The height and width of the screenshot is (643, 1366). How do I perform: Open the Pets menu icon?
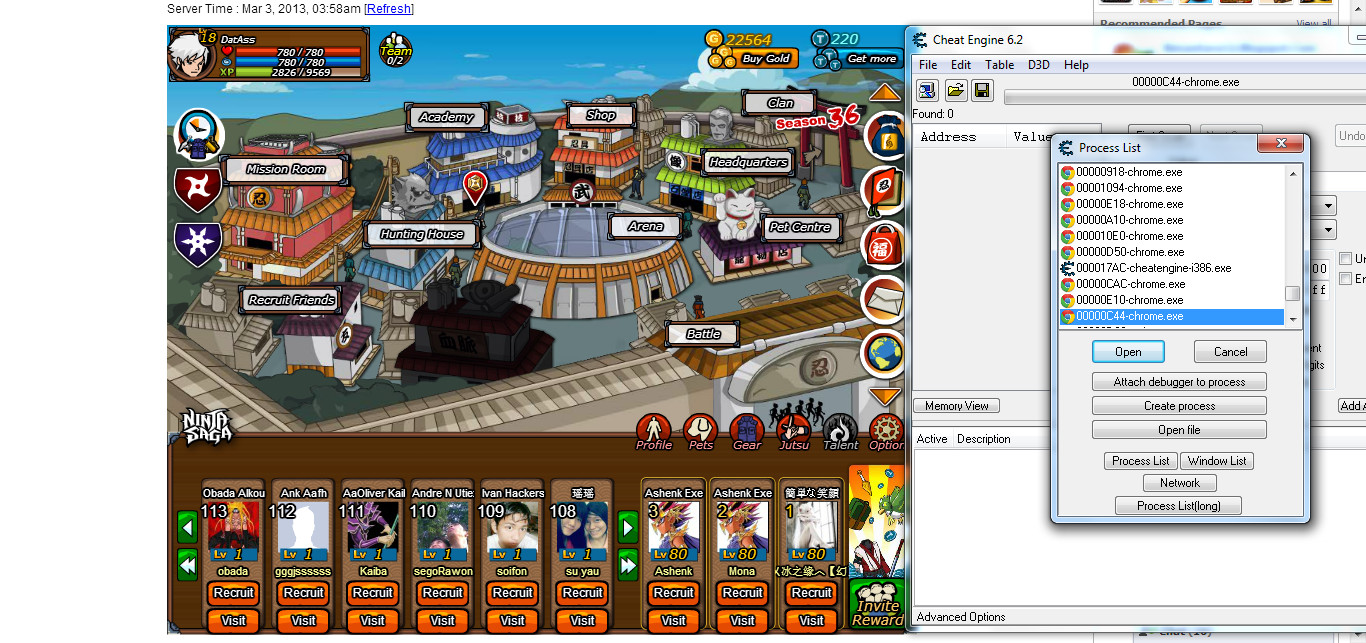coord(701,431)
